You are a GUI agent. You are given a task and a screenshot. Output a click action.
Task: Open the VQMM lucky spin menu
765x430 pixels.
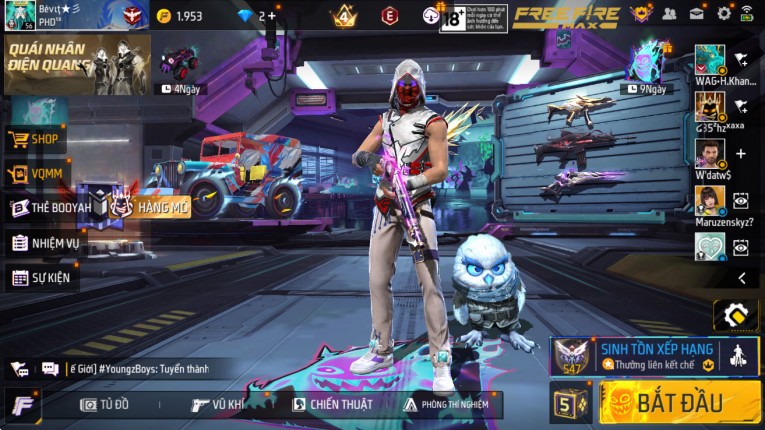tap(36, 174)
